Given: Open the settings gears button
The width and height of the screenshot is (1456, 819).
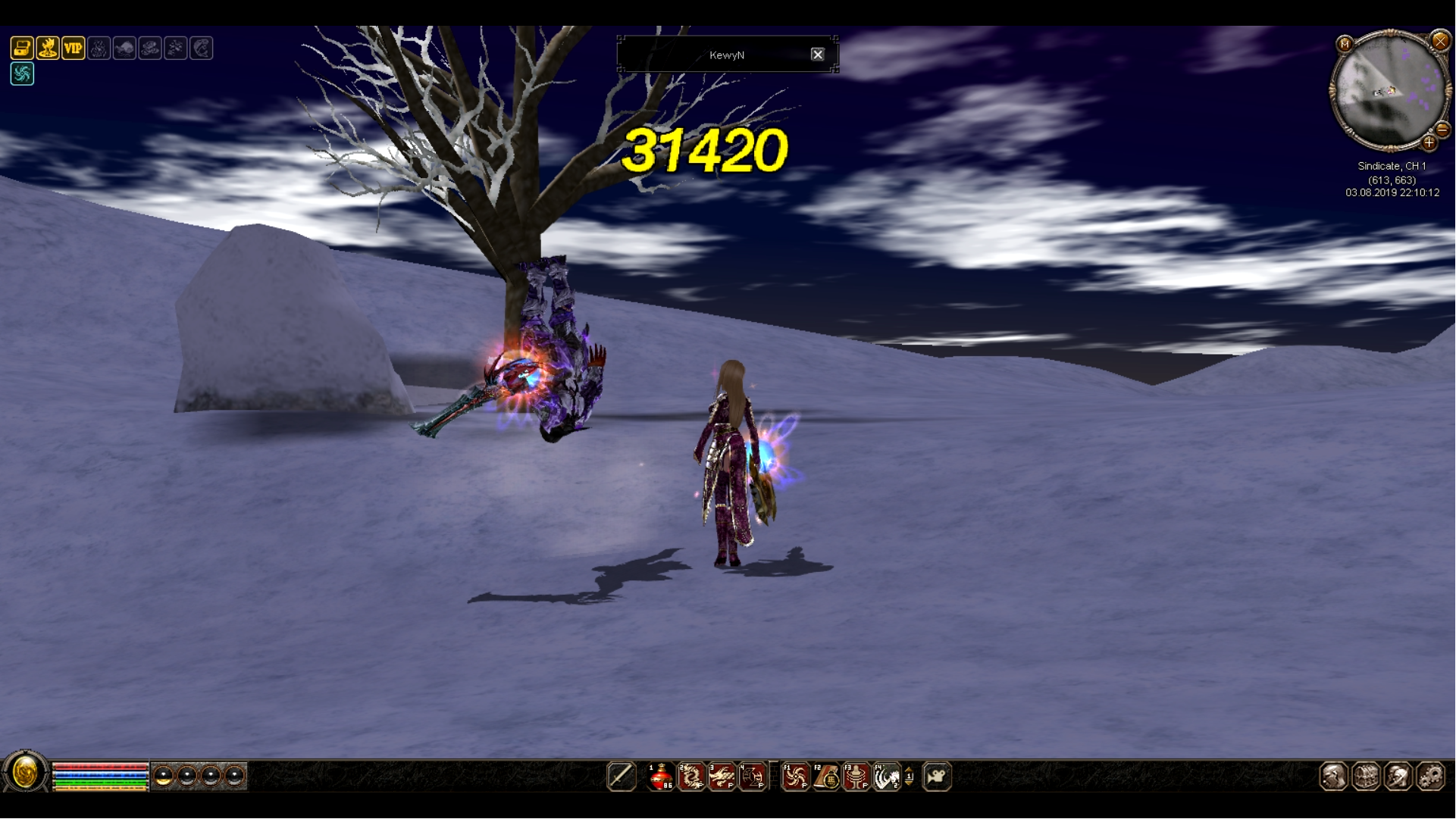Looking at the screenshot, I should (1430, 777).
